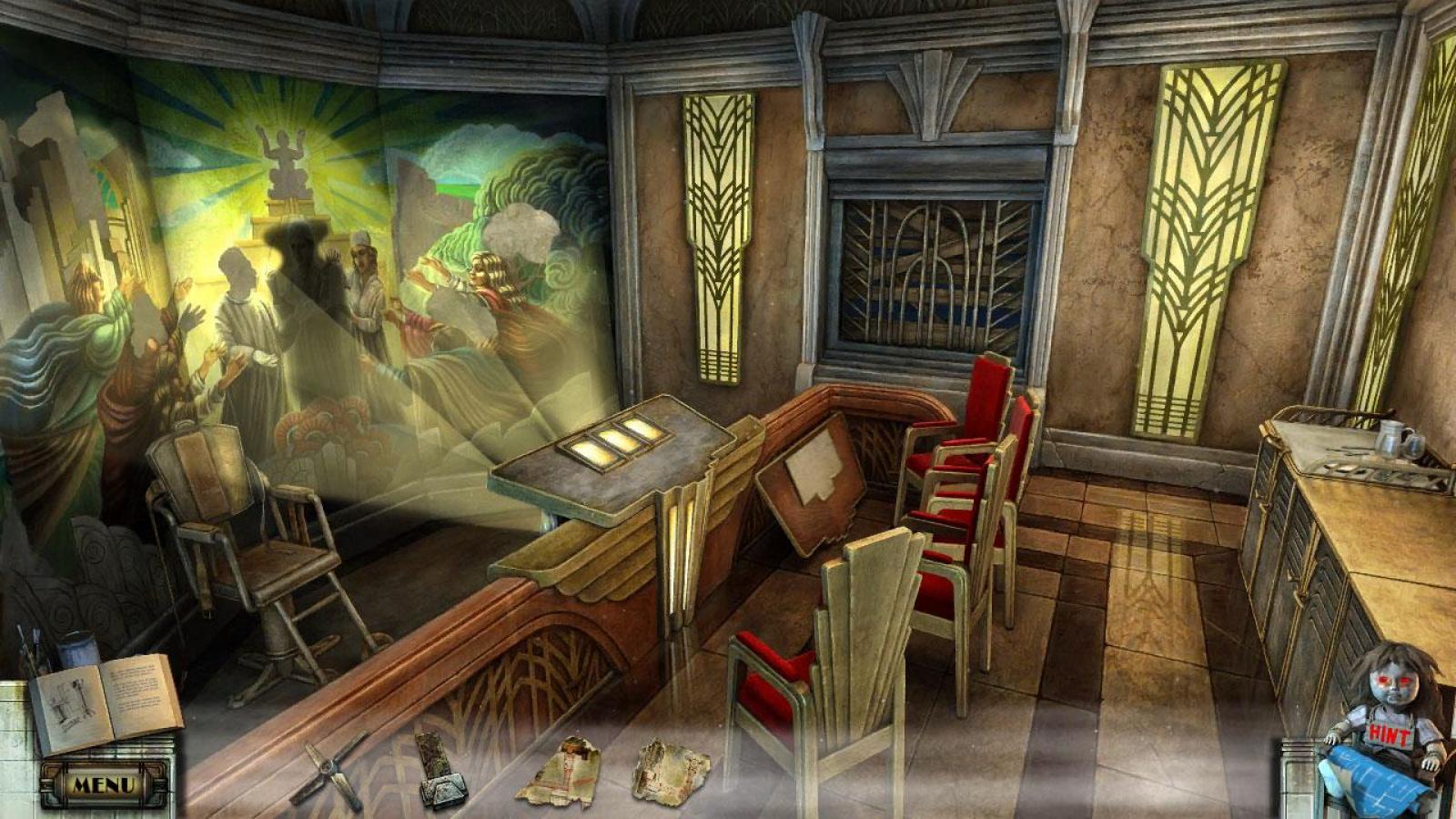The image size is (1456, 819).
Task: Open the MENU button
Action: tap(103, 784)
